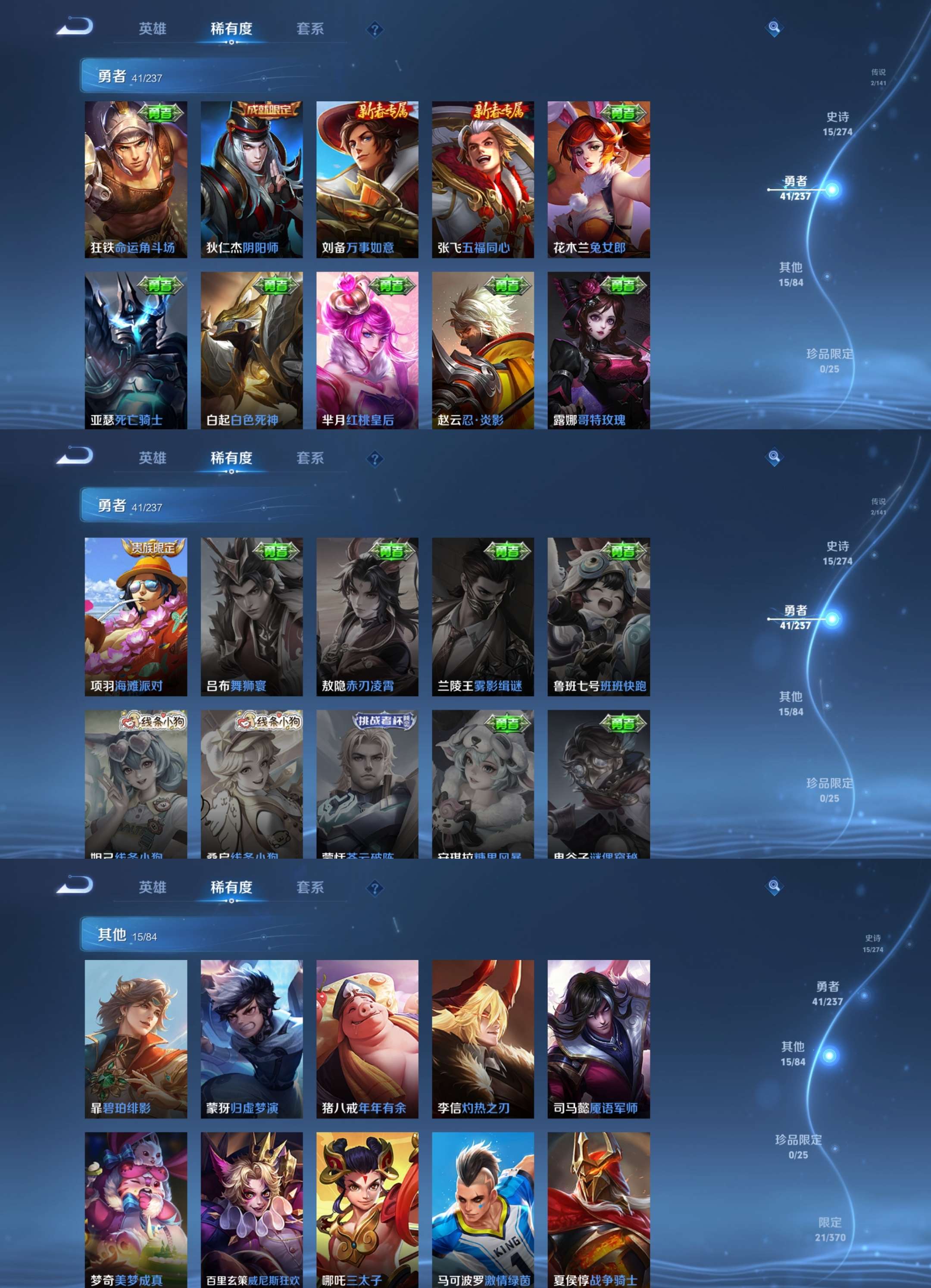Choose 司马懿魇语军师 skin thumbnail

click(x=598, y=1039)
